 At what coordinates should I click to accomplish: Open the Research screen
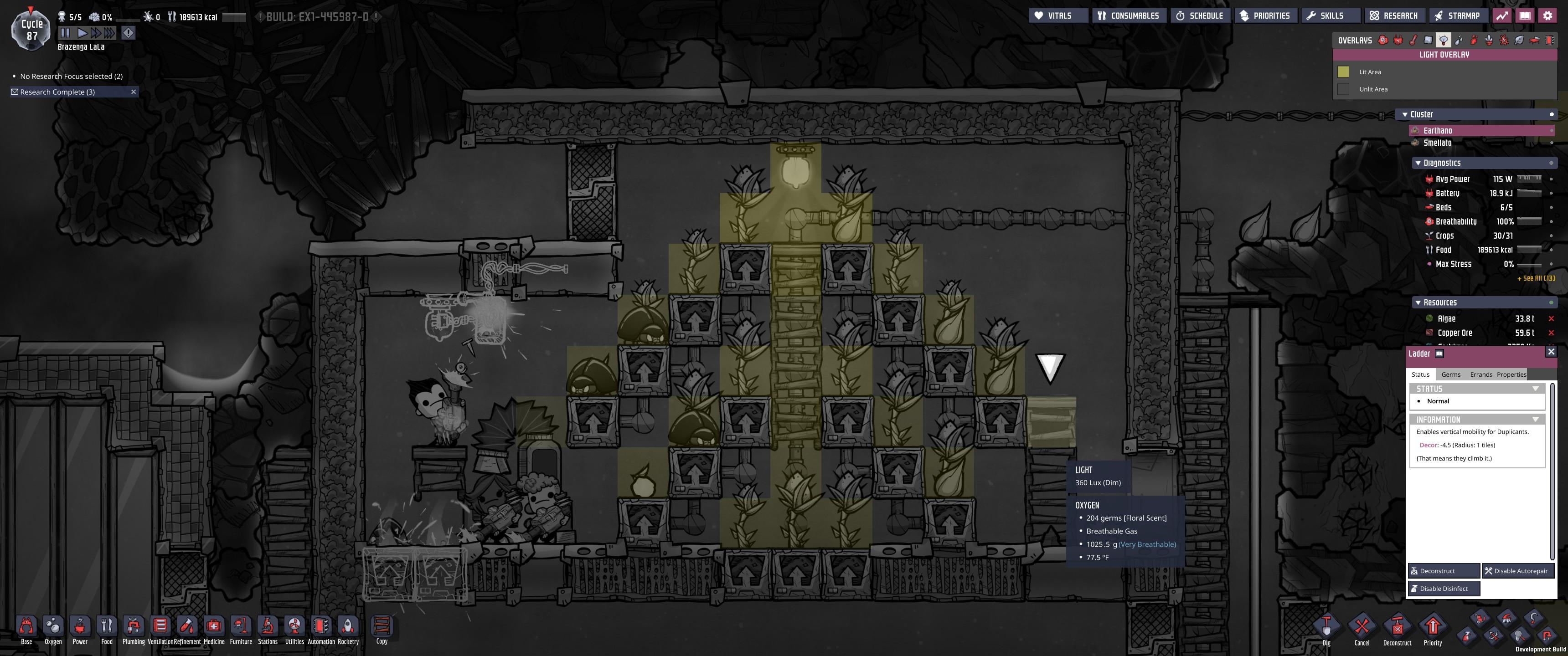tap(1393, 15)
